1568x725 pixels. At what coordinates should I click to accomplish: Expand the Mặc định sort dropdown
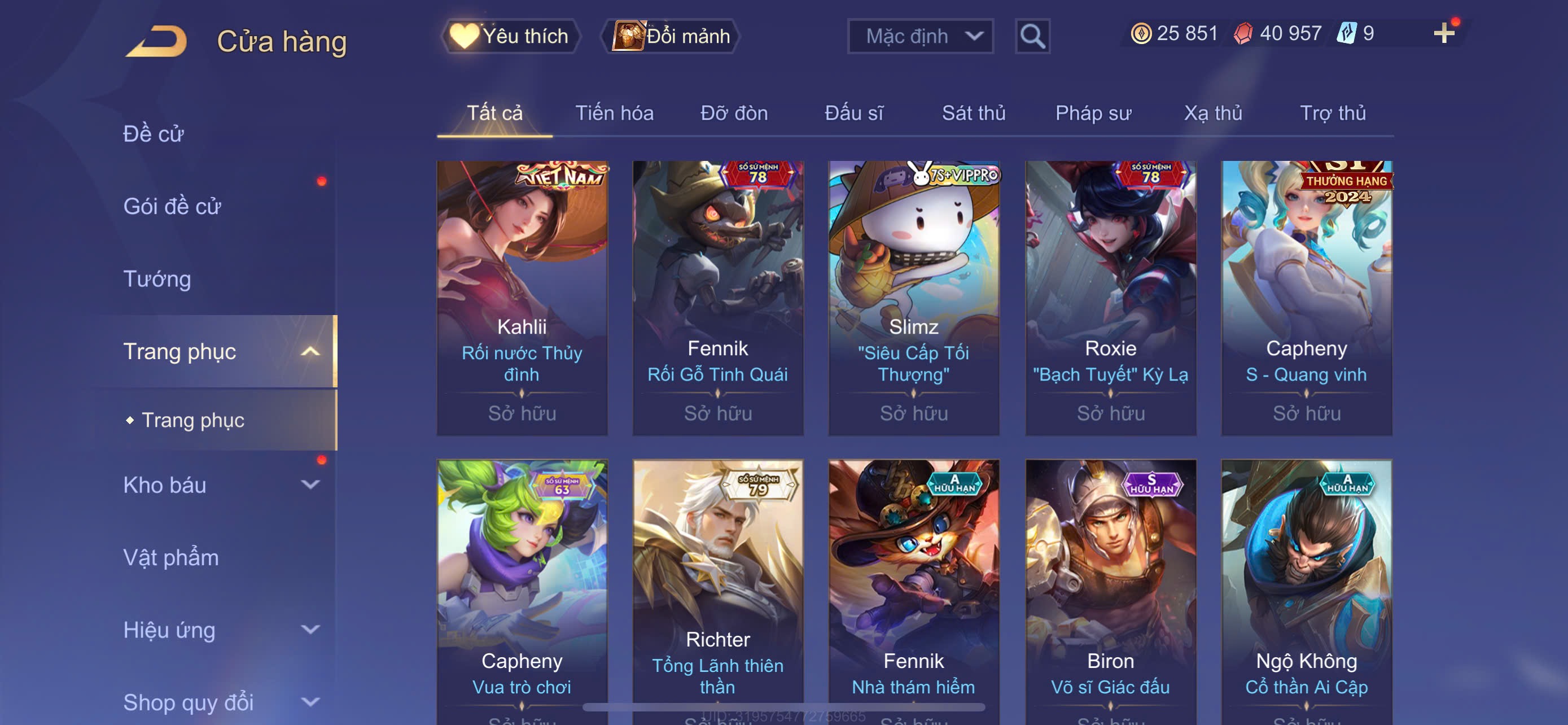(919, 36)
